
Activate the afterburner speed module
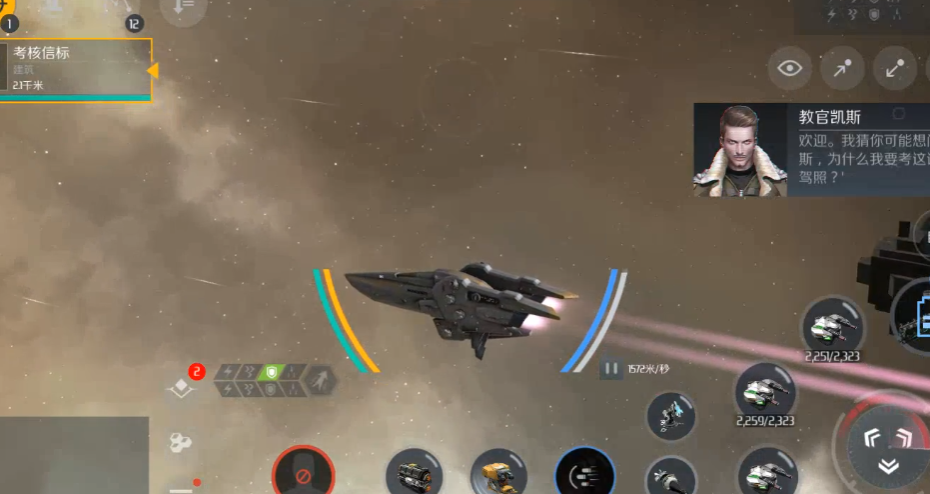tap(585, 472)
